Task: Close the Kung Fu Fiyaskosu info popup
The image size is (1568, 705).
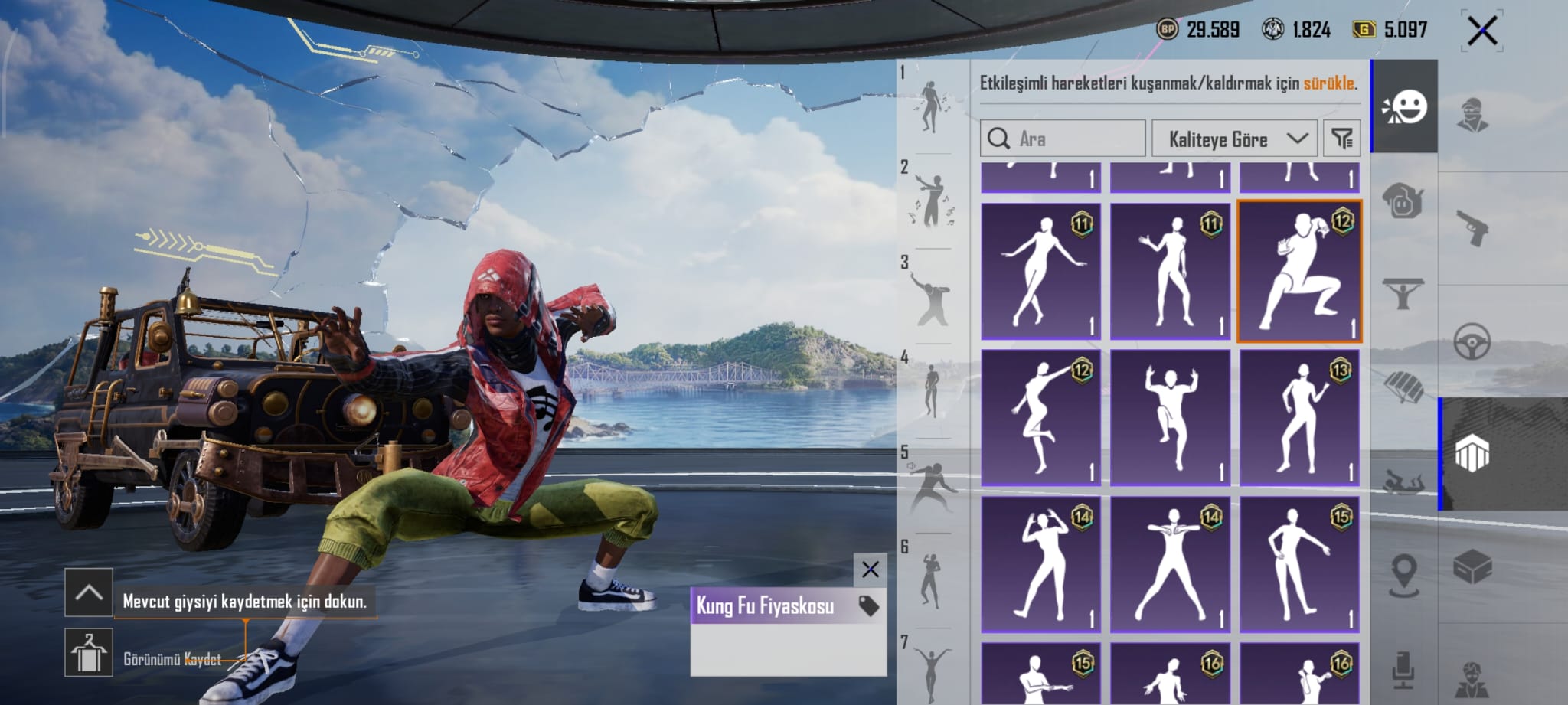Action: [870, 570]
